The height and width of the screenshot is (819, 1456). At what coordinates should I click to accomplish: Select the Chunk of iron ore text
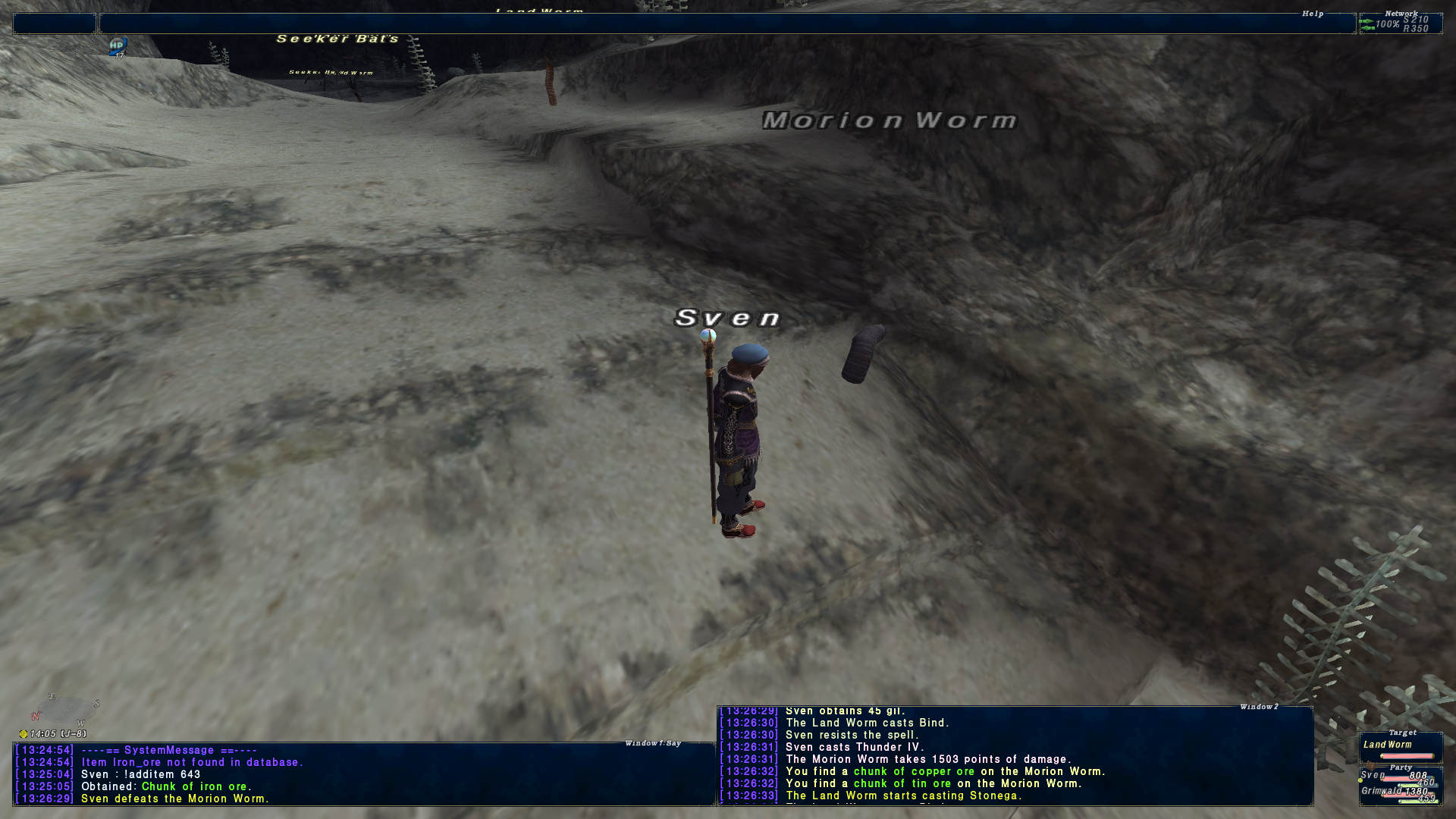192,786
